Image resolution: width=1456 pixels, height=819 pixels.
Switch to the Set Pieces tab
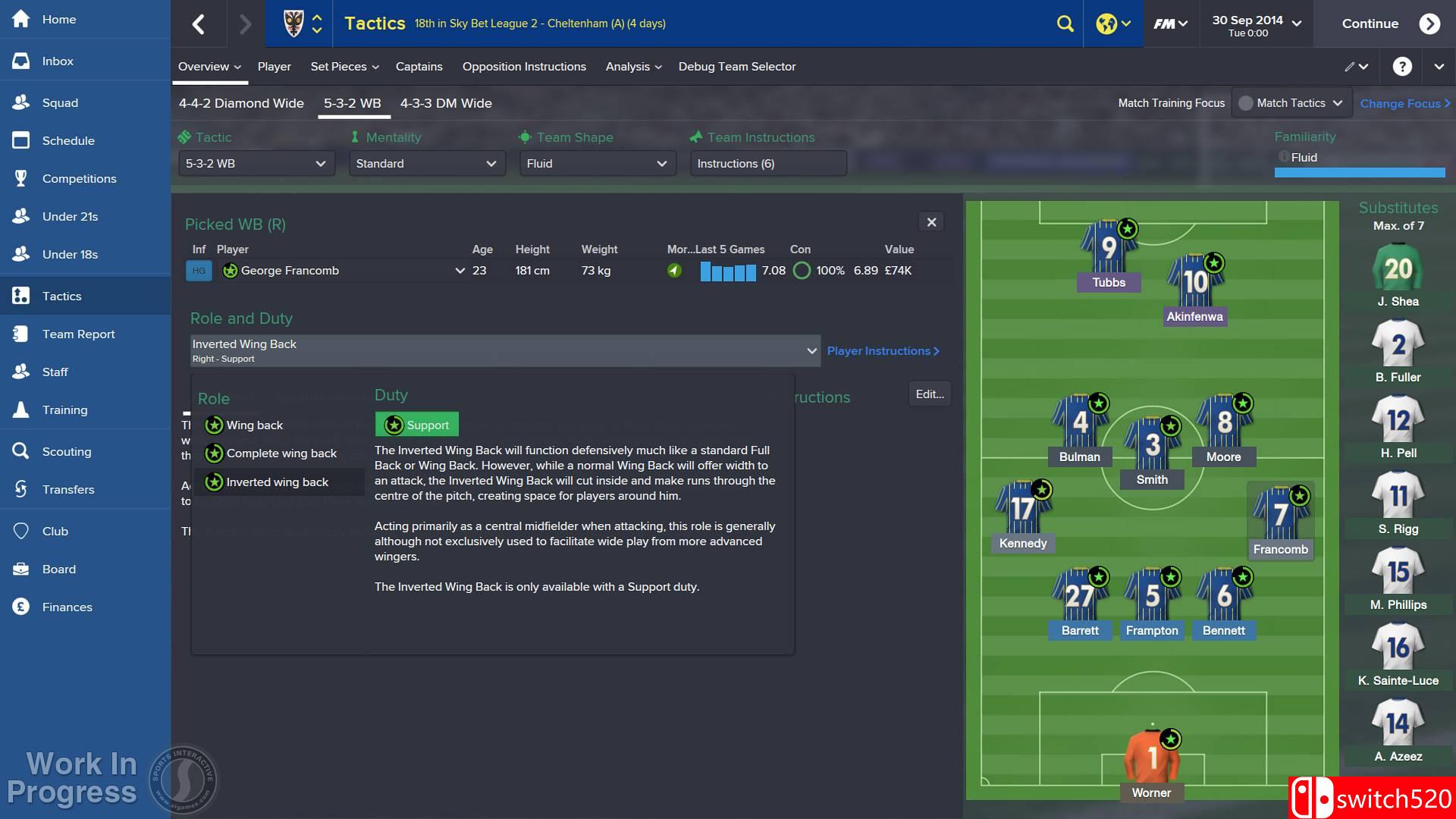pyautogui.click(x=339, y=67)
